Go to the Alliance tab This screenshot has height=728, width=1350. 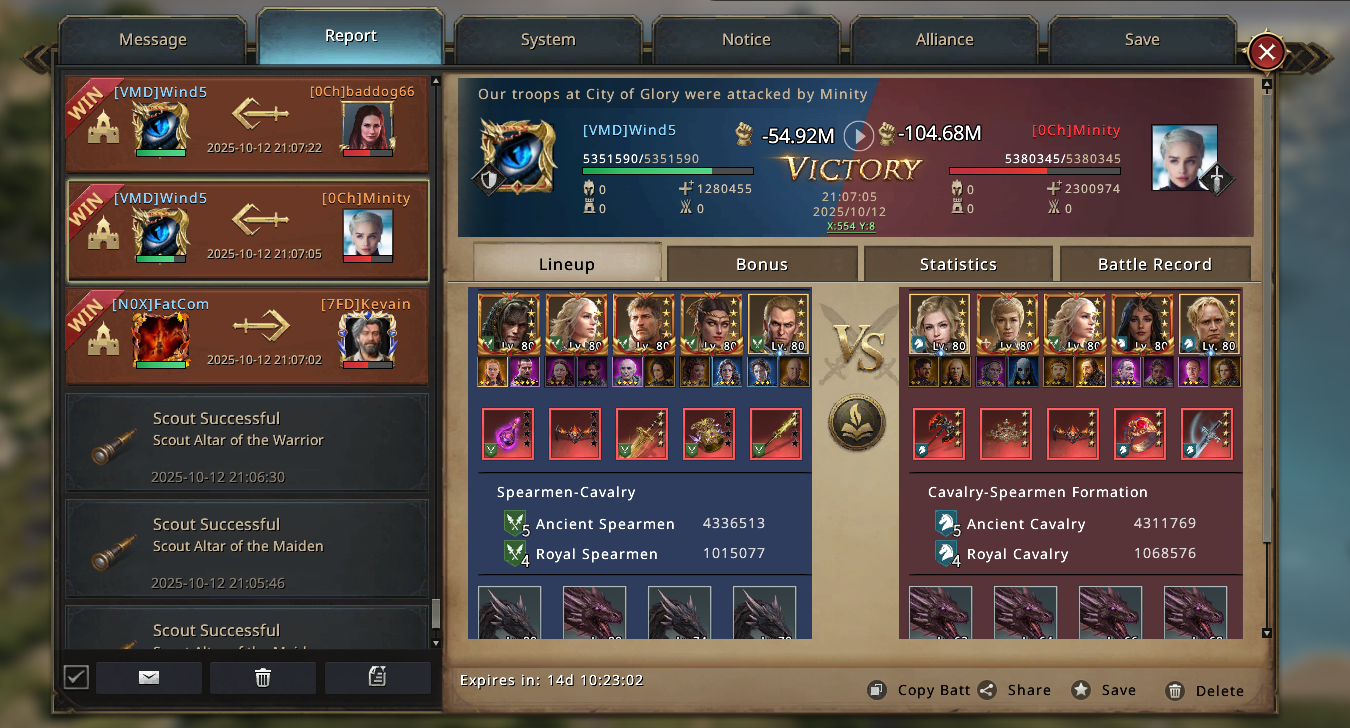click(944, 40)
